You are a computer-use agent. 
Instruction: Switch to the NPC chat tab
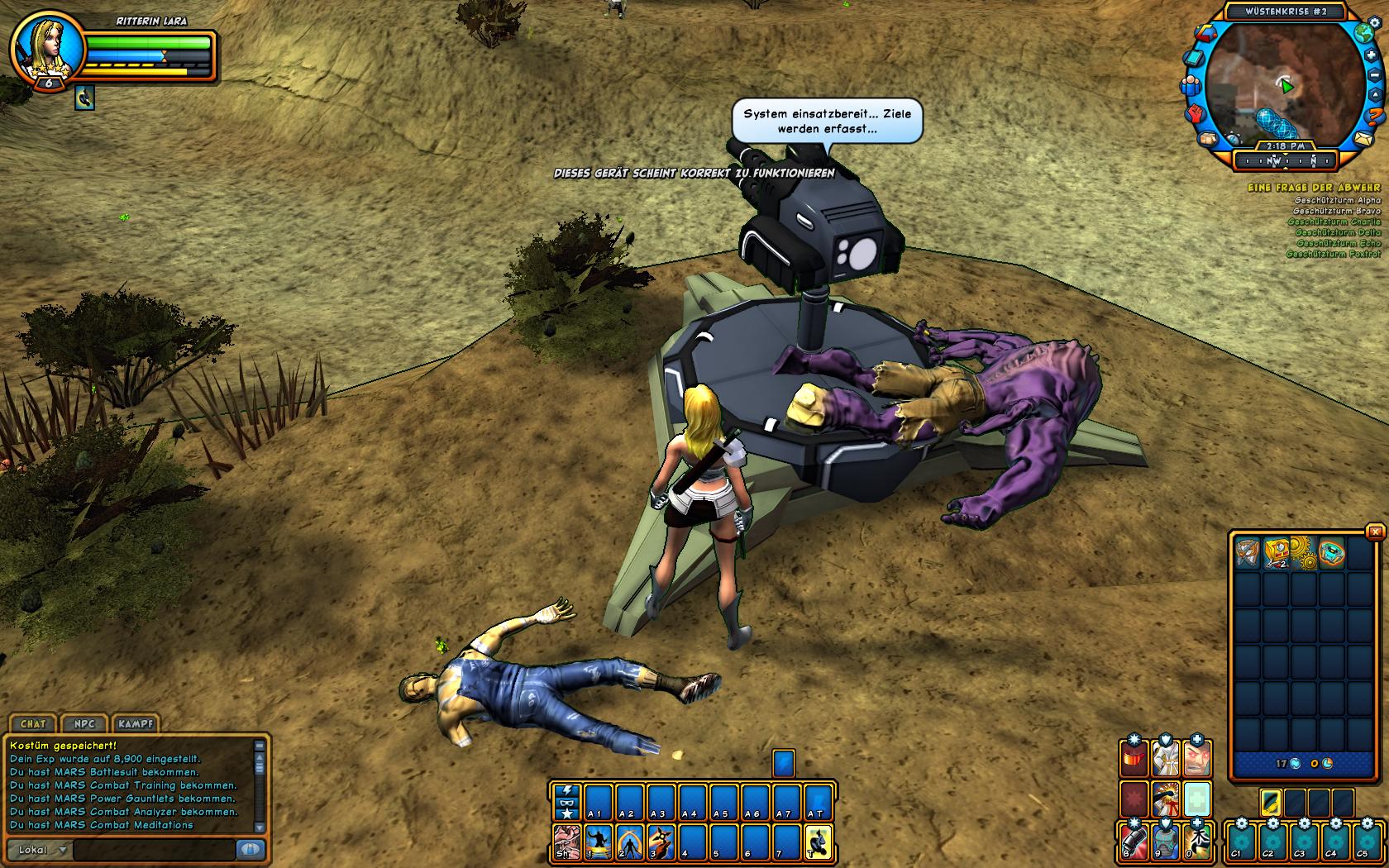(84, 723)
